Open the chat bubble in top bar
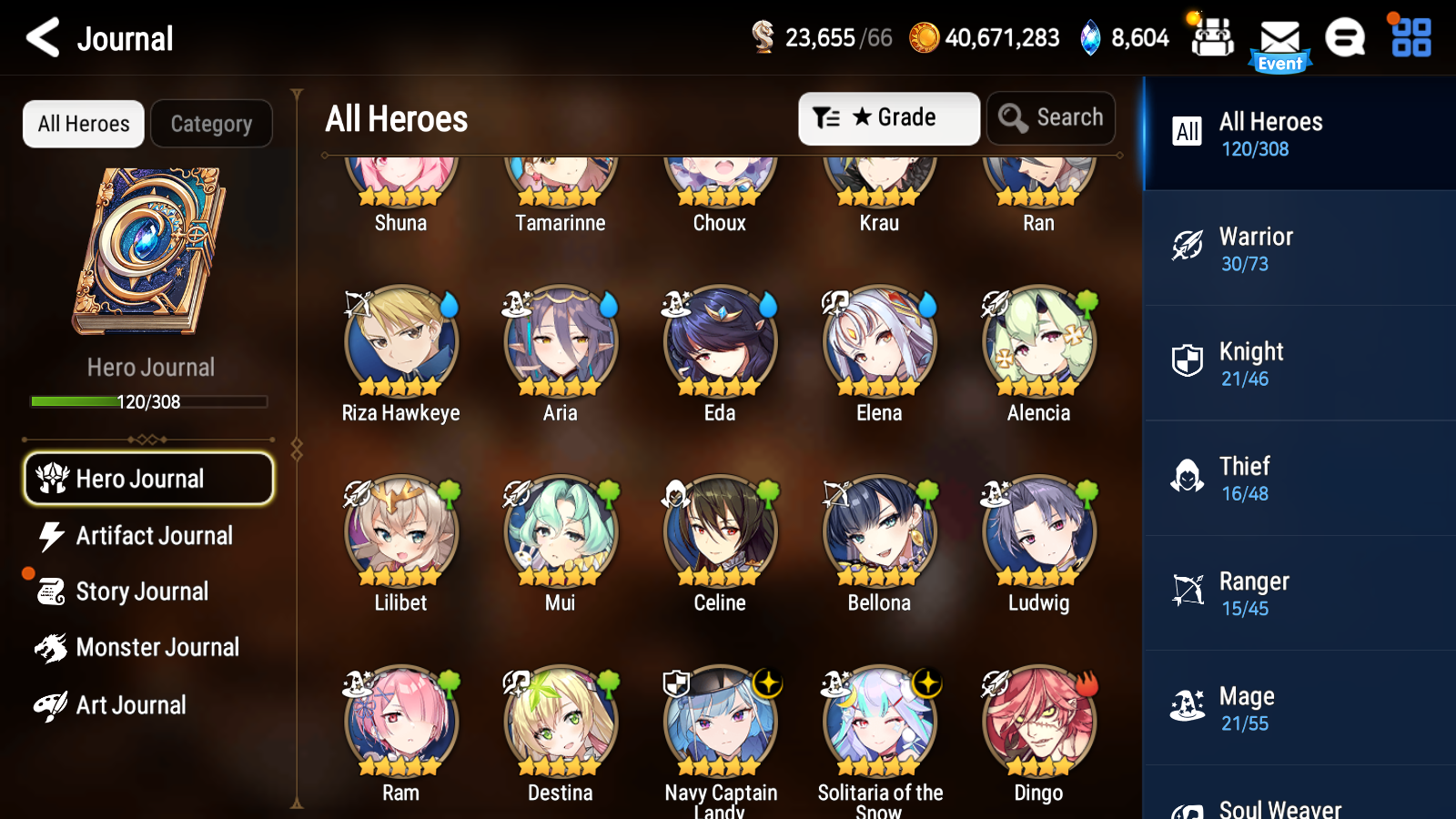 click(x=1345, y=39)
